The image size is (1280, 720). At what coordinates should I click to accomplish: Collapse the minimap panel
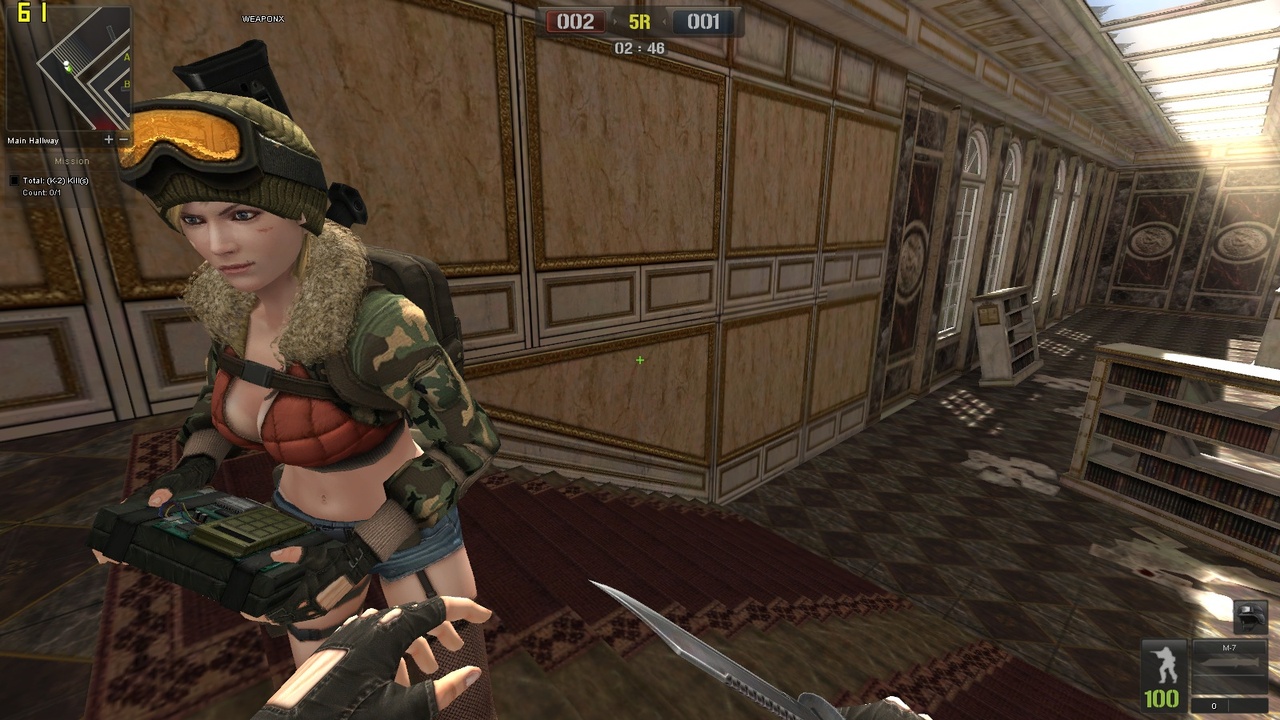tap(124, 140)
